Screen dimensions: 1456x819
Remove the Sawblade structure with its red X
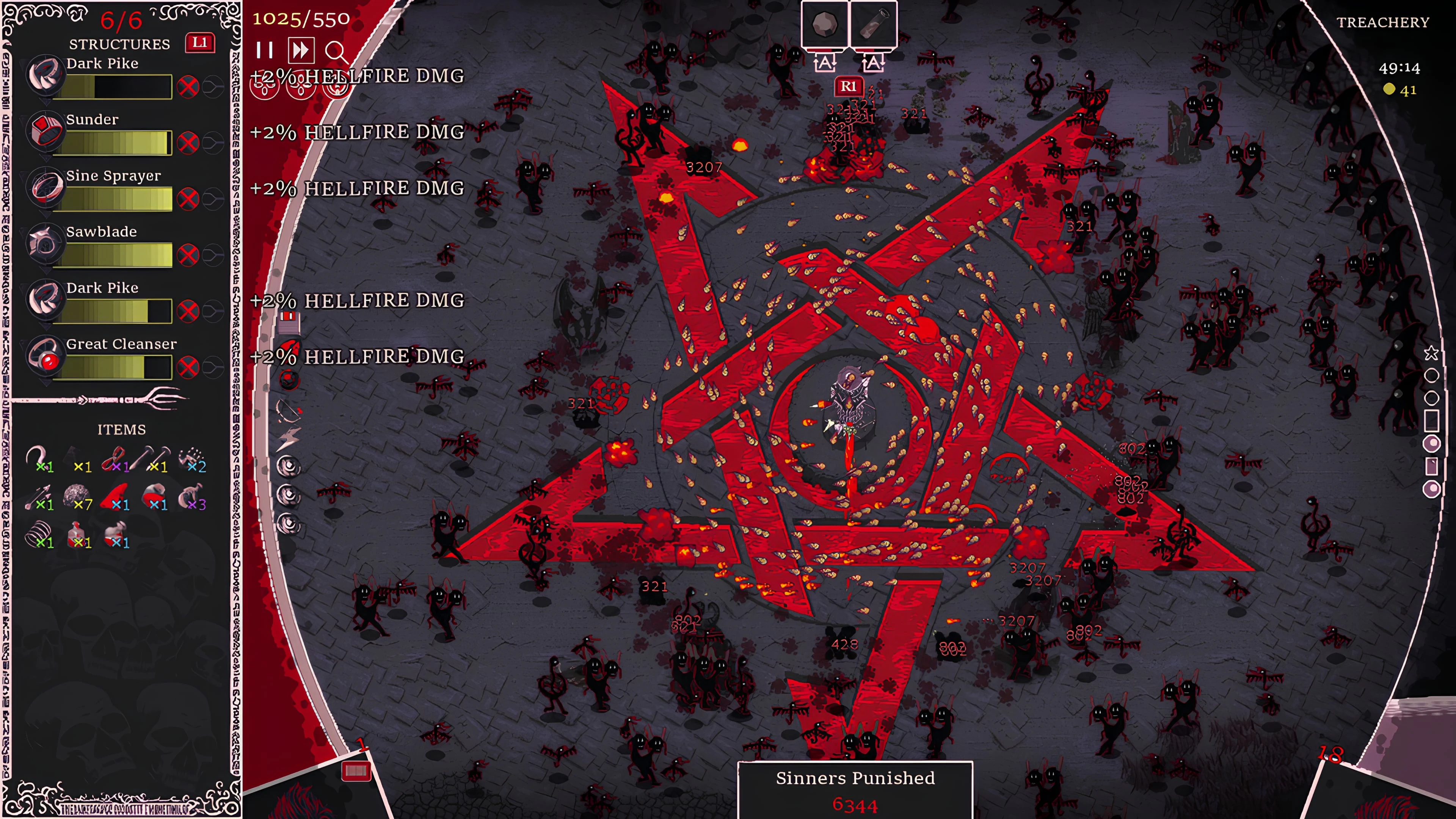[188, 255]
